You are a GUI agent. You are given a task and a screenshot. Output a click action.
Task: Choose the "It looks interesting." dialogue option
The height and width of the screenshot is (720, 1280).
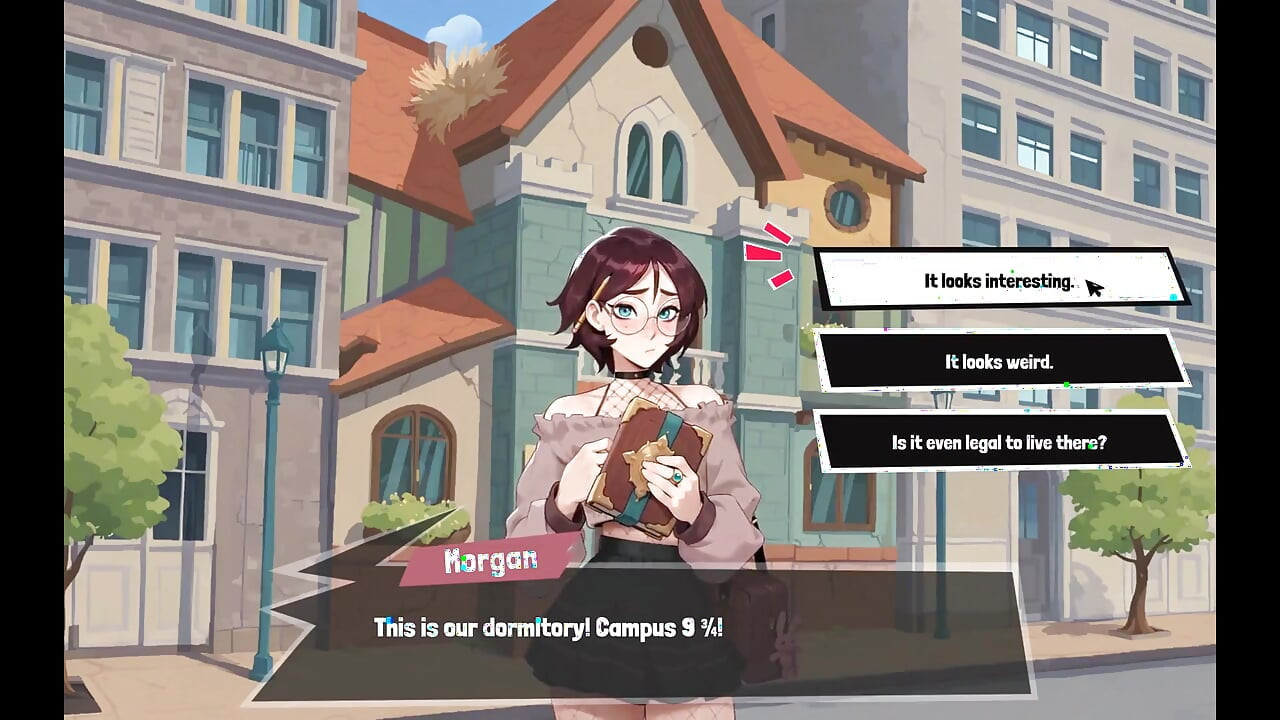pos(998,282)
